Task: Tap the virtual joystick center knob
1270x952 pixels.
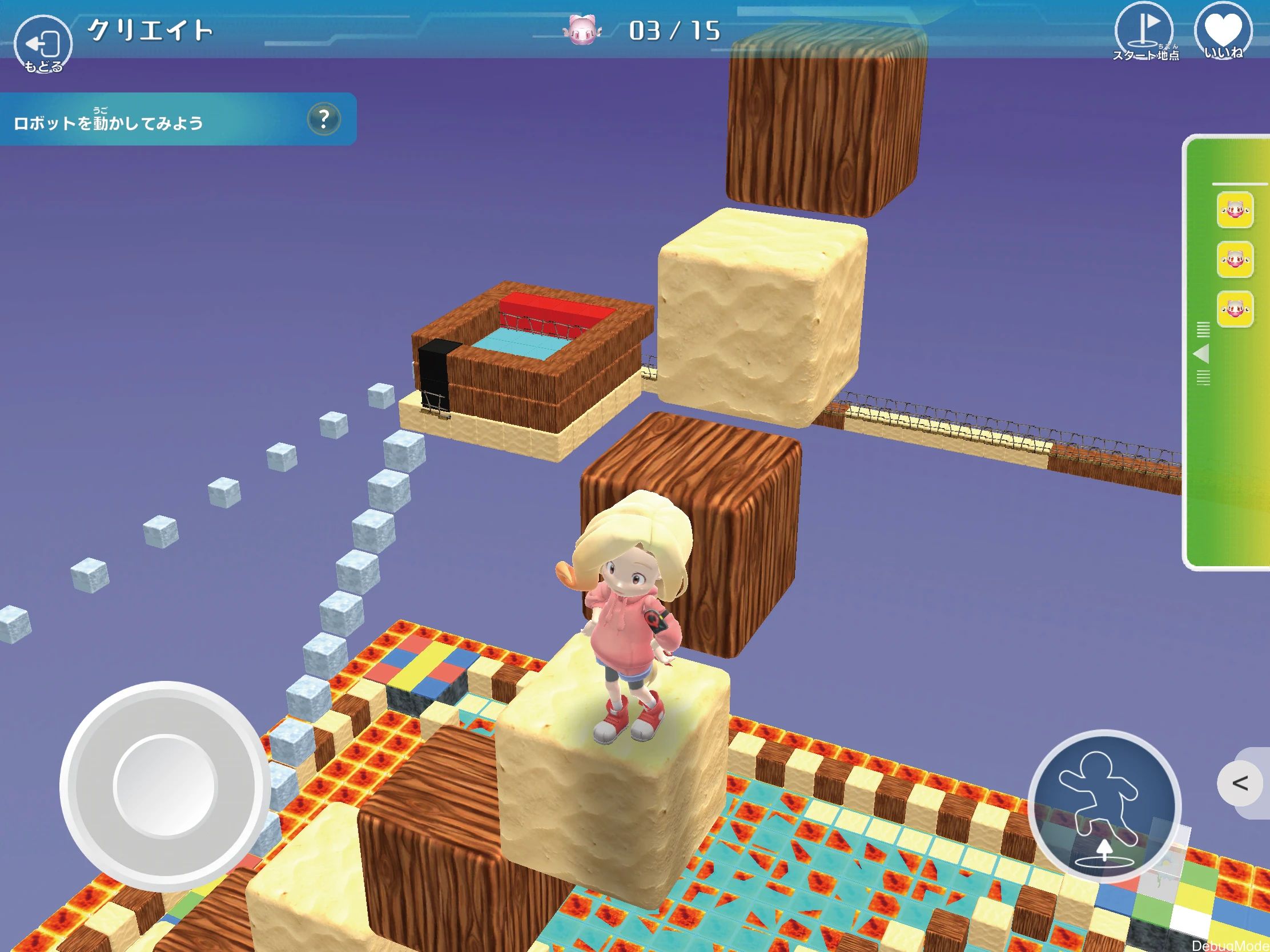Action: [x=165, y=785]
